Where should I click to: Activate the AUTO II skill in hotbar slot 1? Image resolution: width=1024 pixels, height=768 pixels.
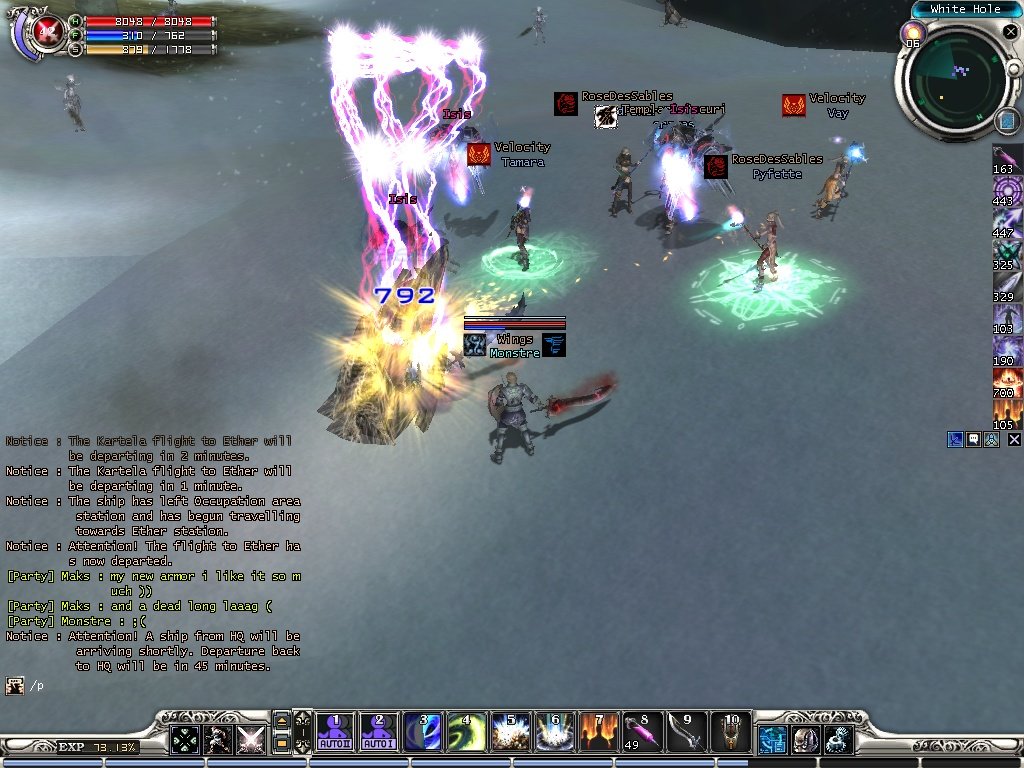pos(336,732)
